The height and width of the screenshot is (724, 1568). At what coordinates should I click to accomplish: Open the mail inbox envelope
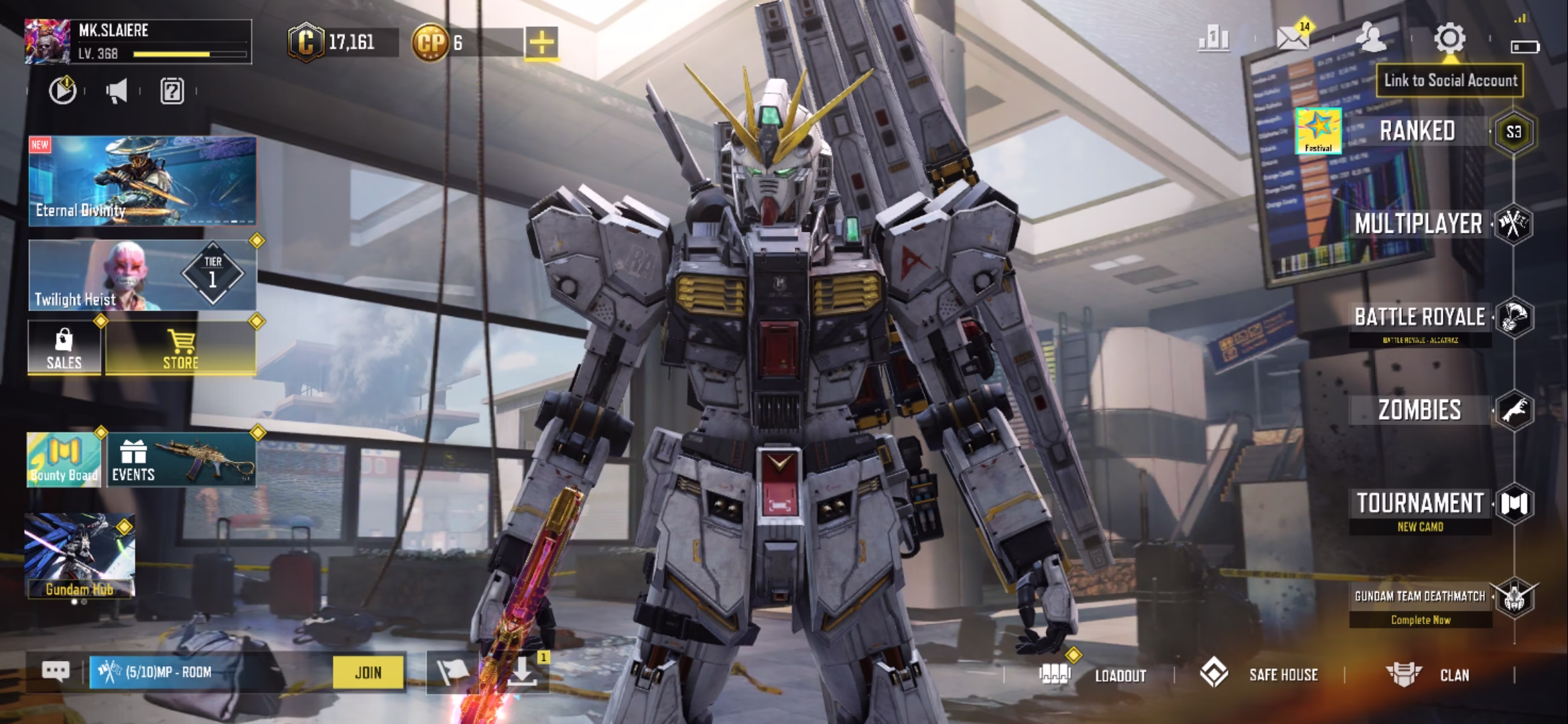(x=1293, y=39)
